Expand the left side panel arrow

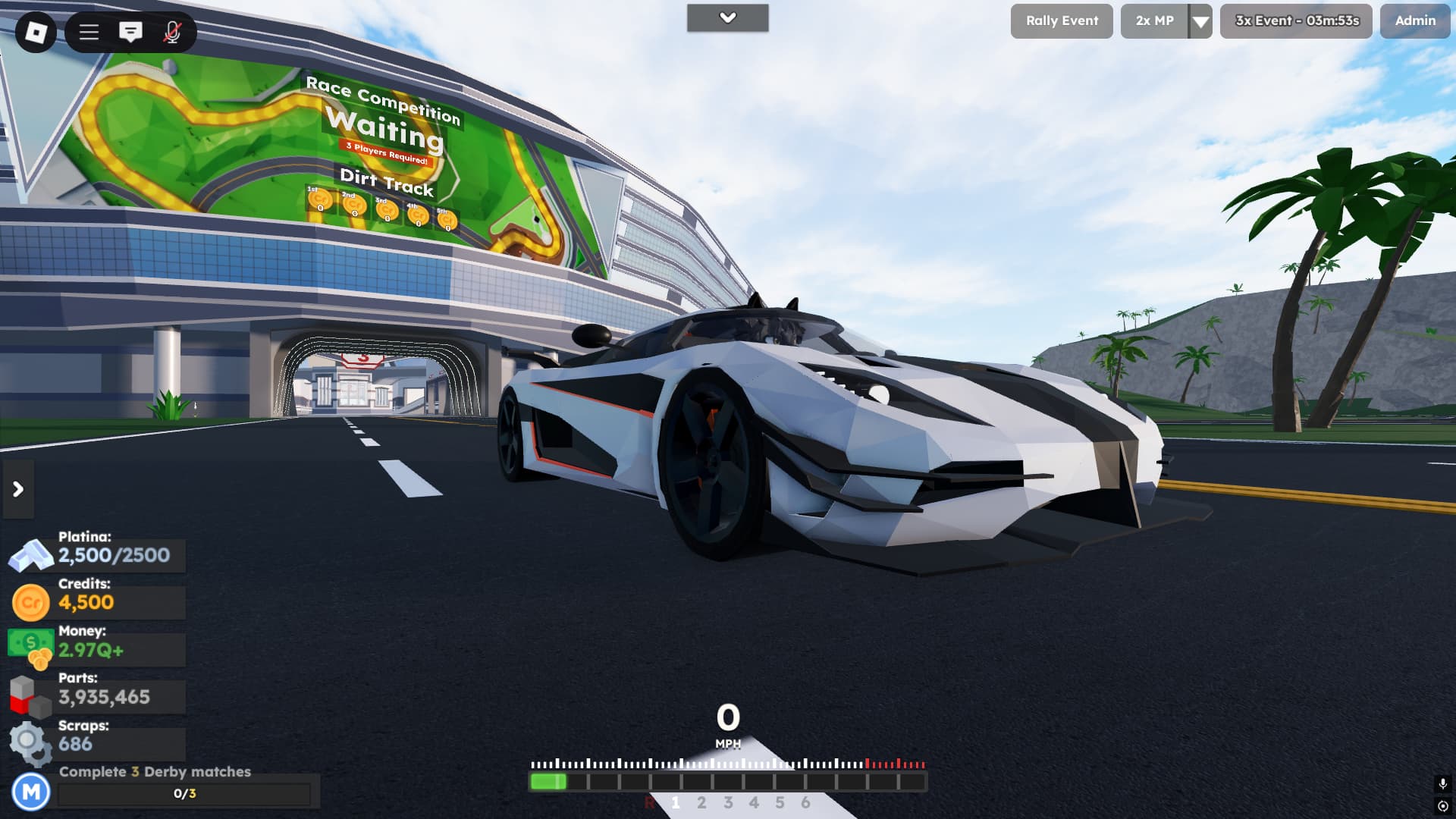click(x=18, y=489)
